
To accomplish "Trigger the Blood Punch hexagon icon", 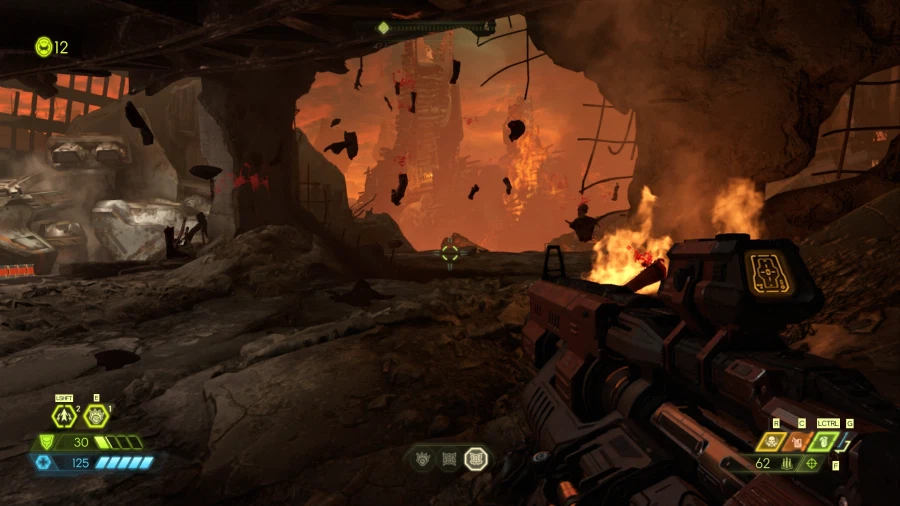I will point(95,416).
